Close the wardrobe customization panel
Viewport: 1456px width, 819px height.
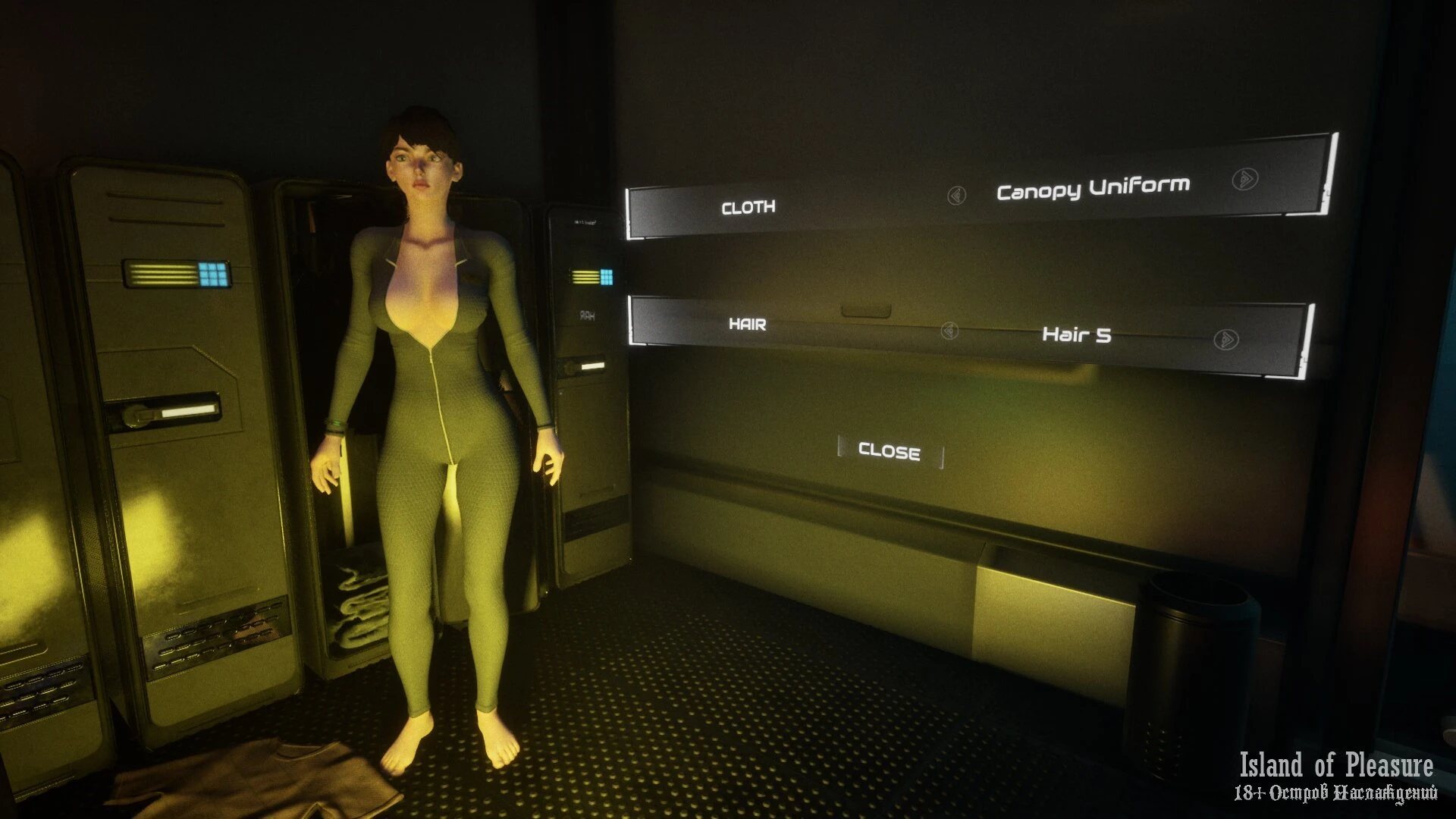click(x=890, y=452)
